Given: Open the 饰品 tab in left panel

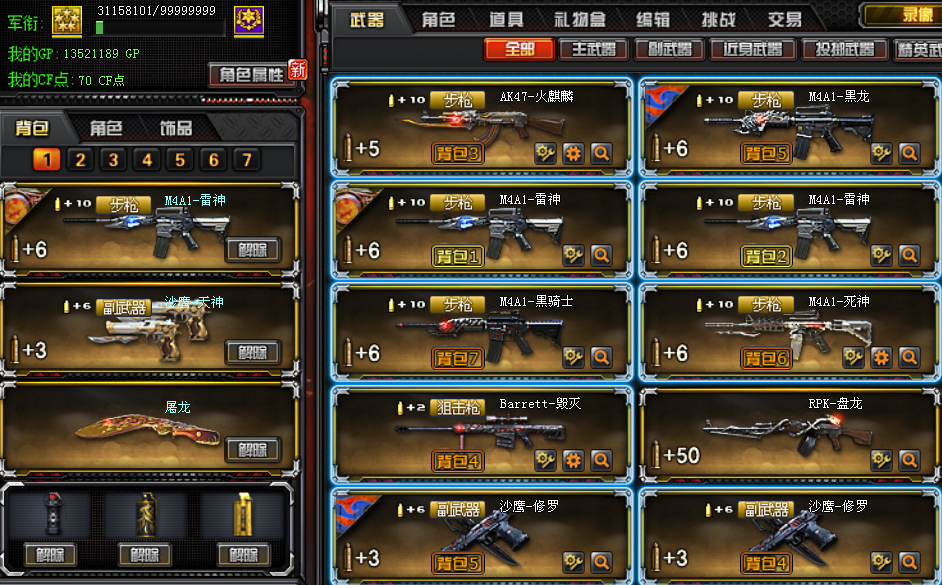Looking at the screenshot, I should (176, 128).
